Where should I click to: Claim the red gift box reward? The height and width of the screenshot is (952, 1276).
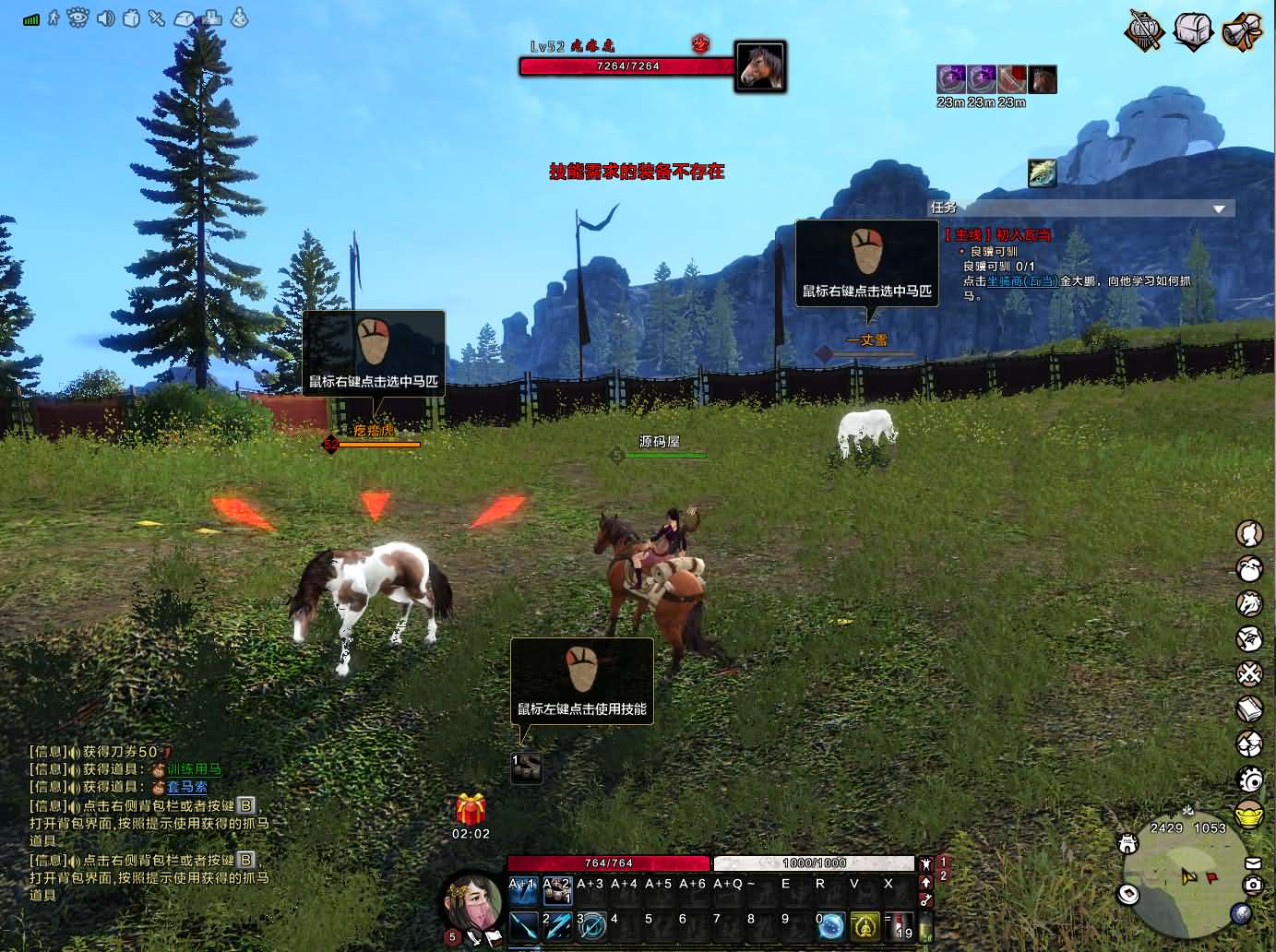click(x=471, y=810)
